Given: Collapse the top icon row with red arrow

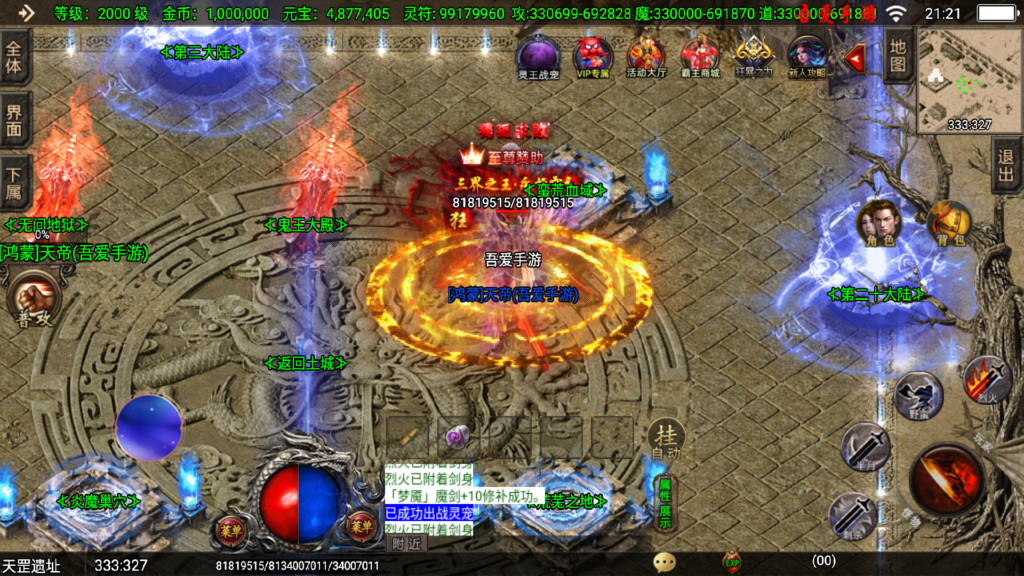Looking at the screenshot, I should [x=856, y=59].
